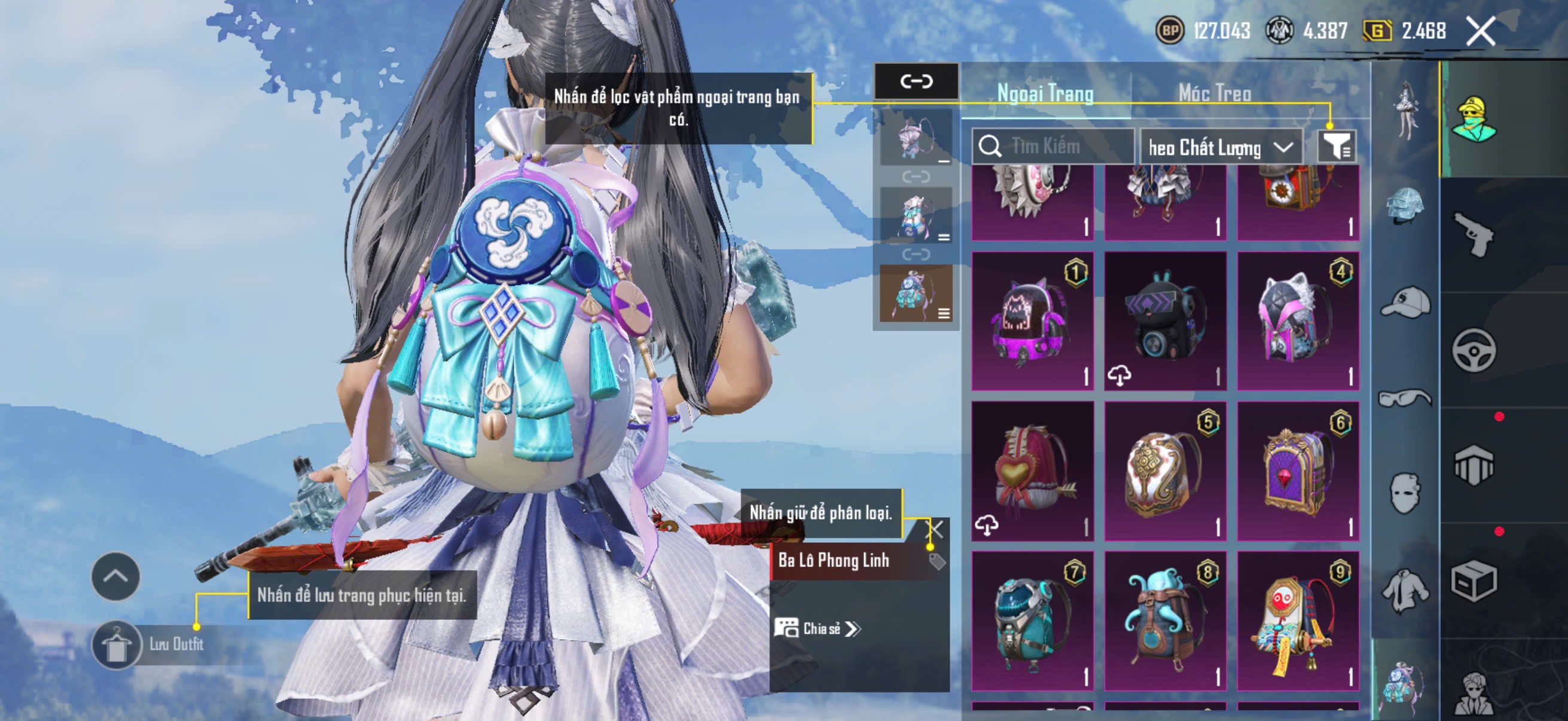The height and width of the screenshot is (721, 1568).
Task: Pick the octopus tentacle backpack
Action: [1164, 621]
